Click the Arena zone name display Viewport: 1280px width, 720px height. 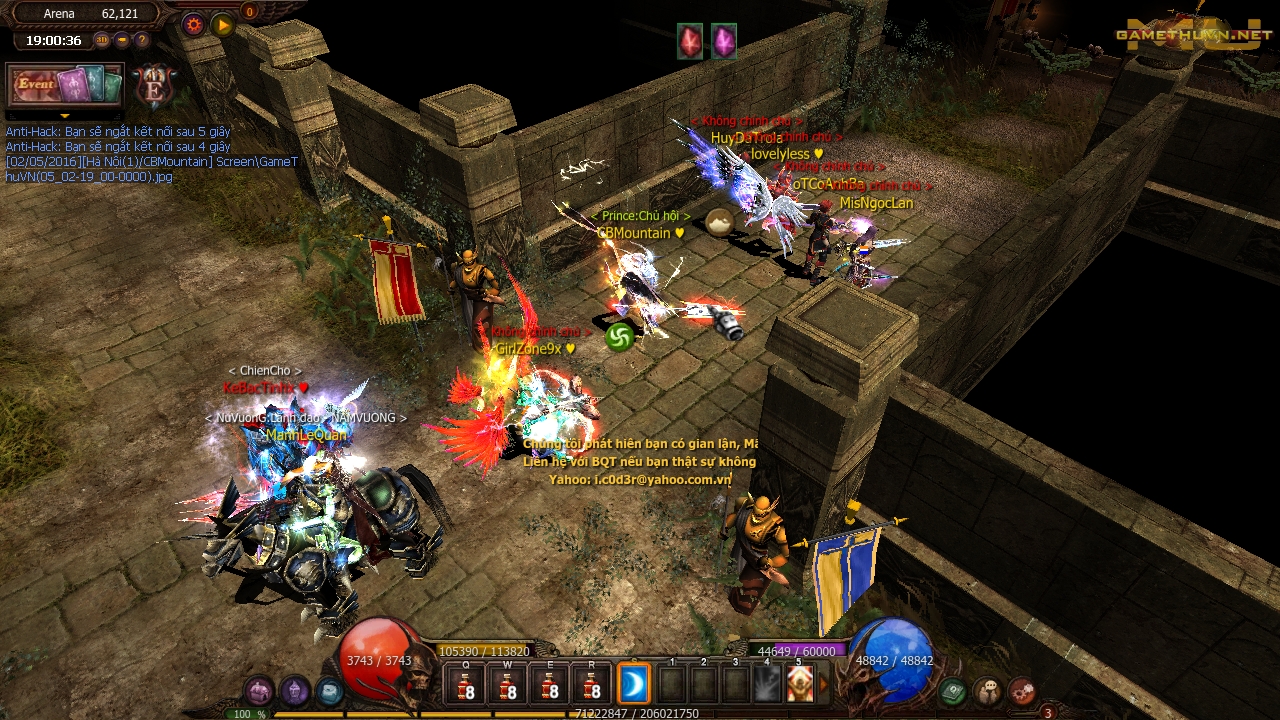[58, 13]
